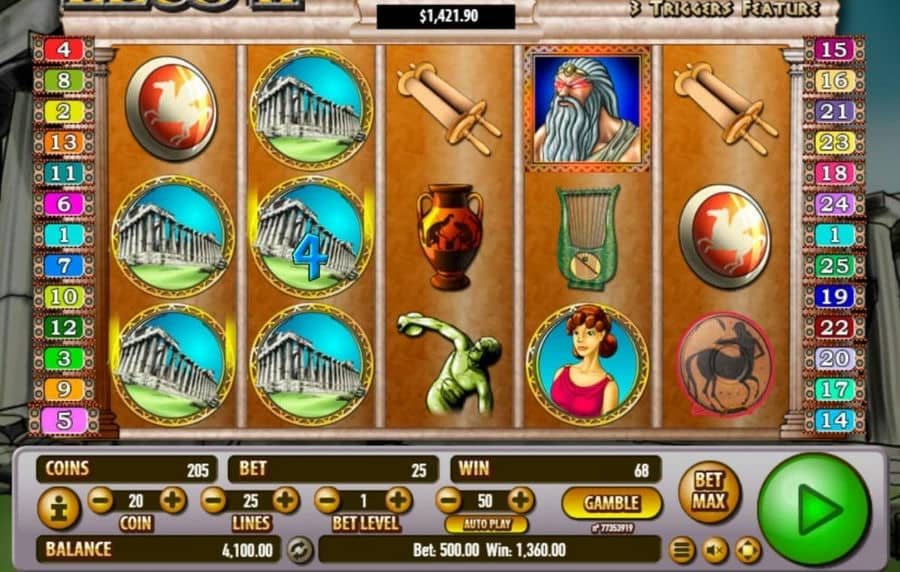Hit the Bet Max button
This screenshot has width=900, height=572.
click(709, 491)
